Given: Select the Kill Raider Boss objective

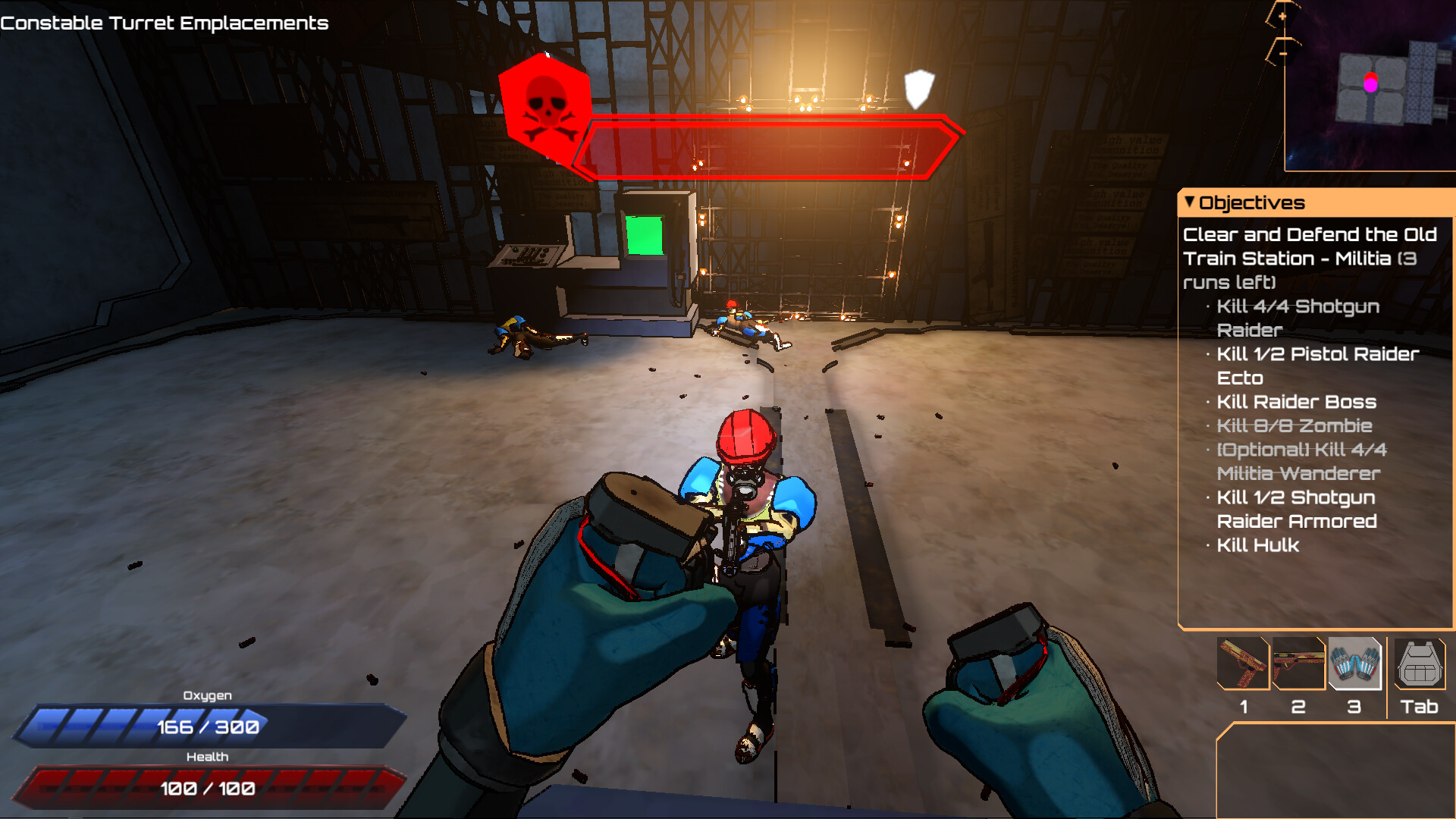Looking at the screenshot, I should (x=1296, y=402).
